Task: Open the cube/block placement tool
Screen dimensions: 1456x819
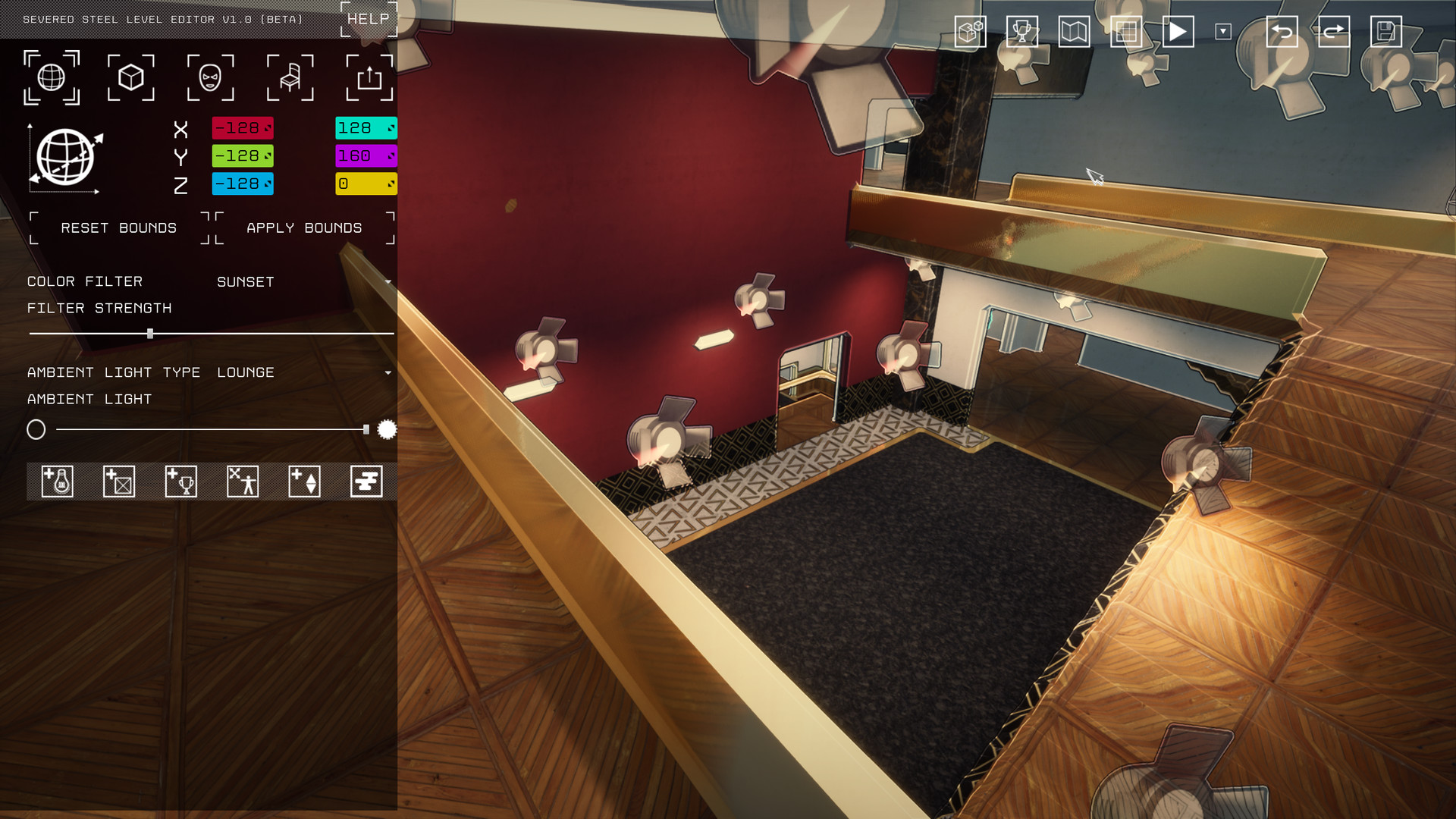Action: coord(130,77)
